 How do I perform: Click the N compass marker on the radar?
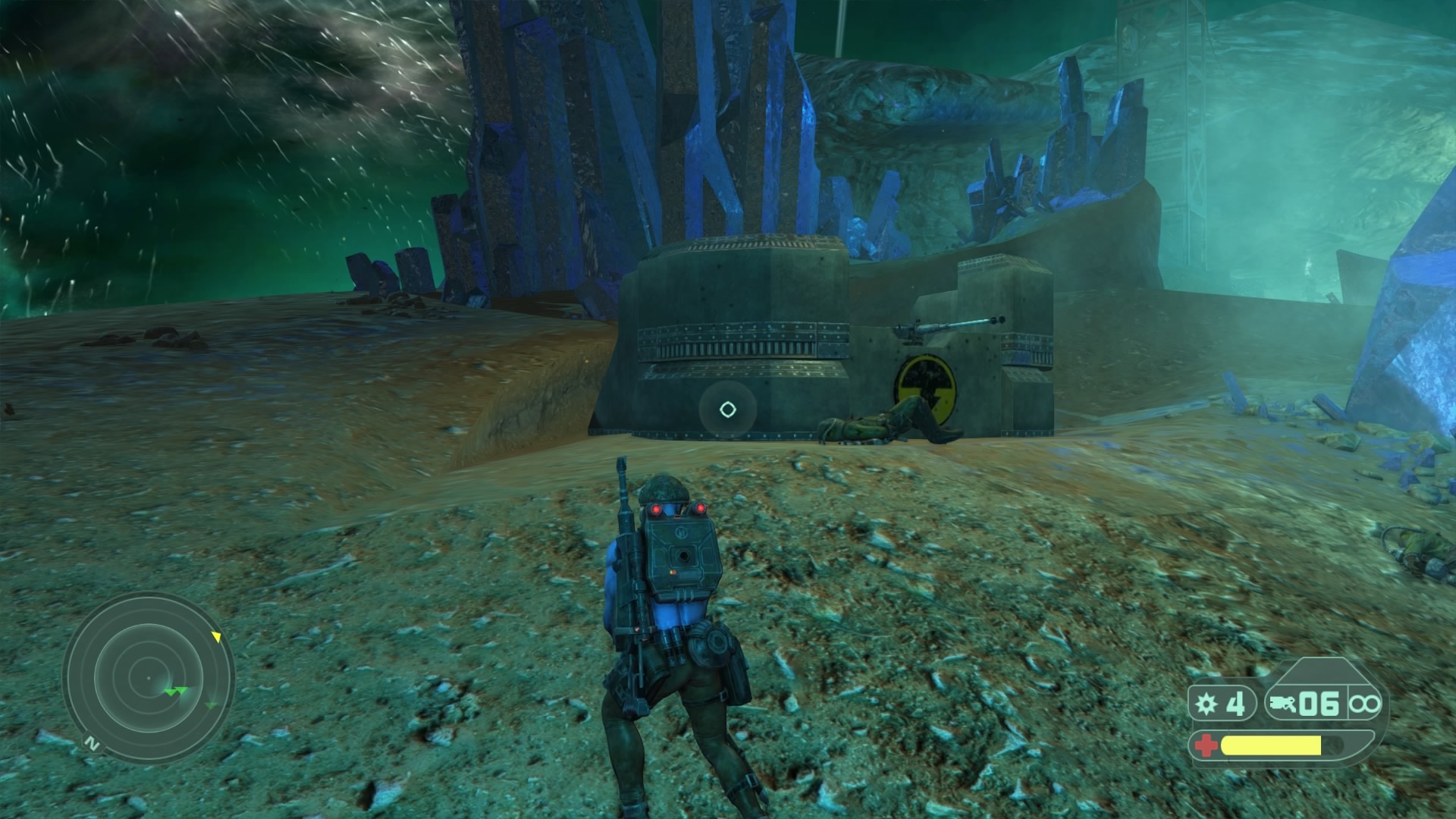(x=93, y=743)
